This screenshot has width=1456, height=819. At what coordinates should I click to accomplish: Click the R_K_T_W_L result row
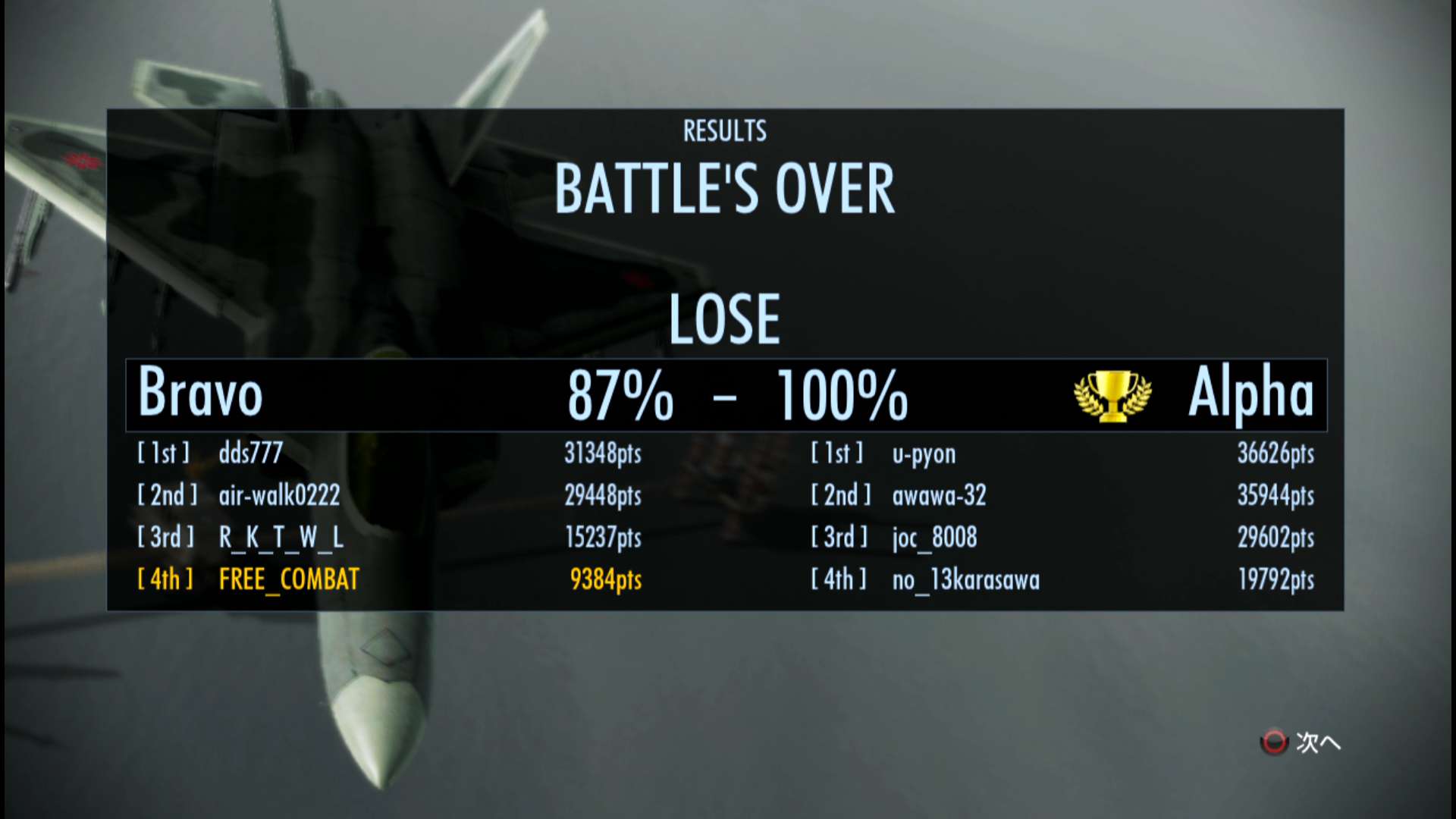point(281,538)
